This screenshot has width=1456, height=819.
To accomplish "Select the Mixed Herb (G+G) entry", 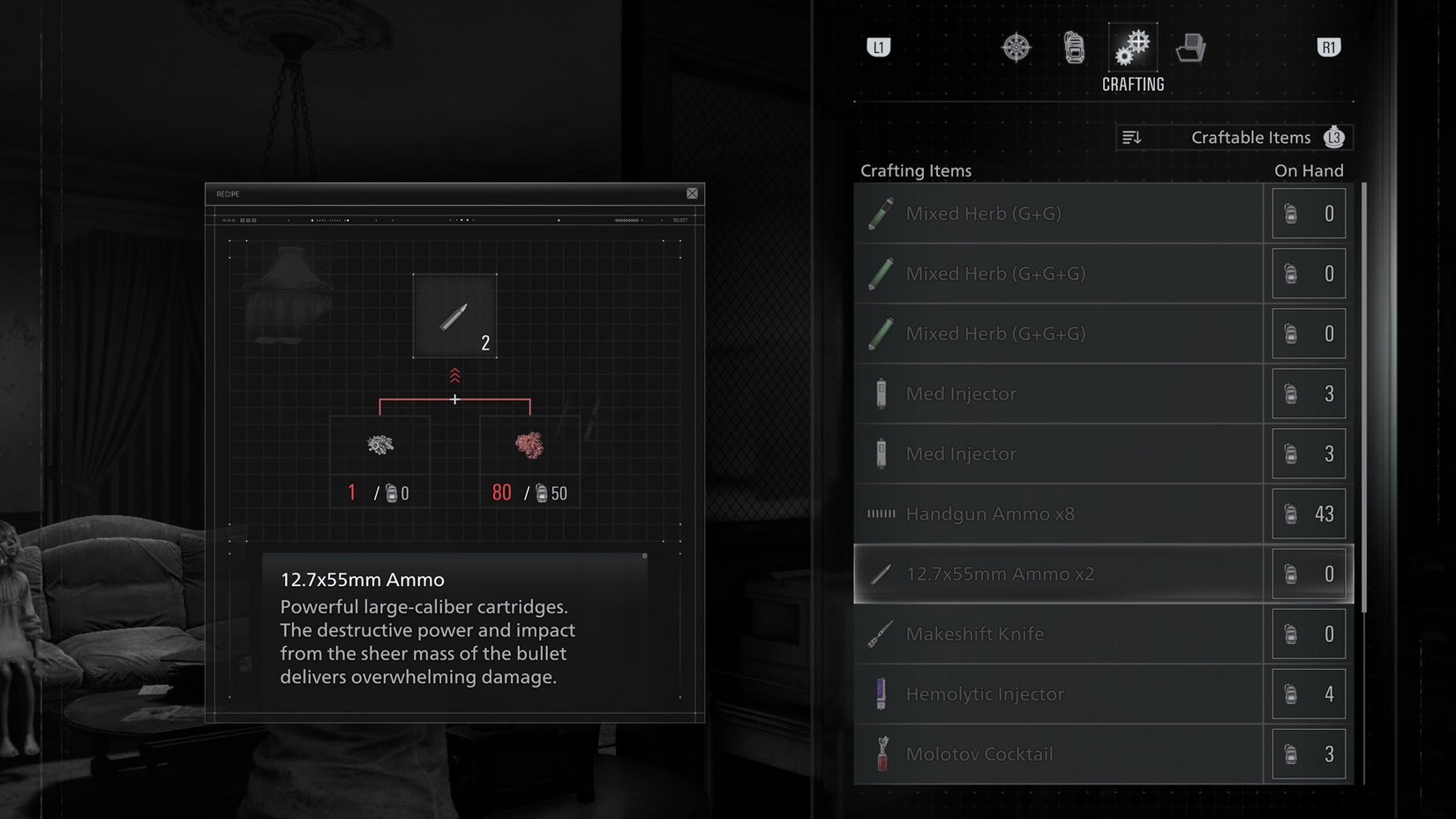I will (x=1059, y=213).
